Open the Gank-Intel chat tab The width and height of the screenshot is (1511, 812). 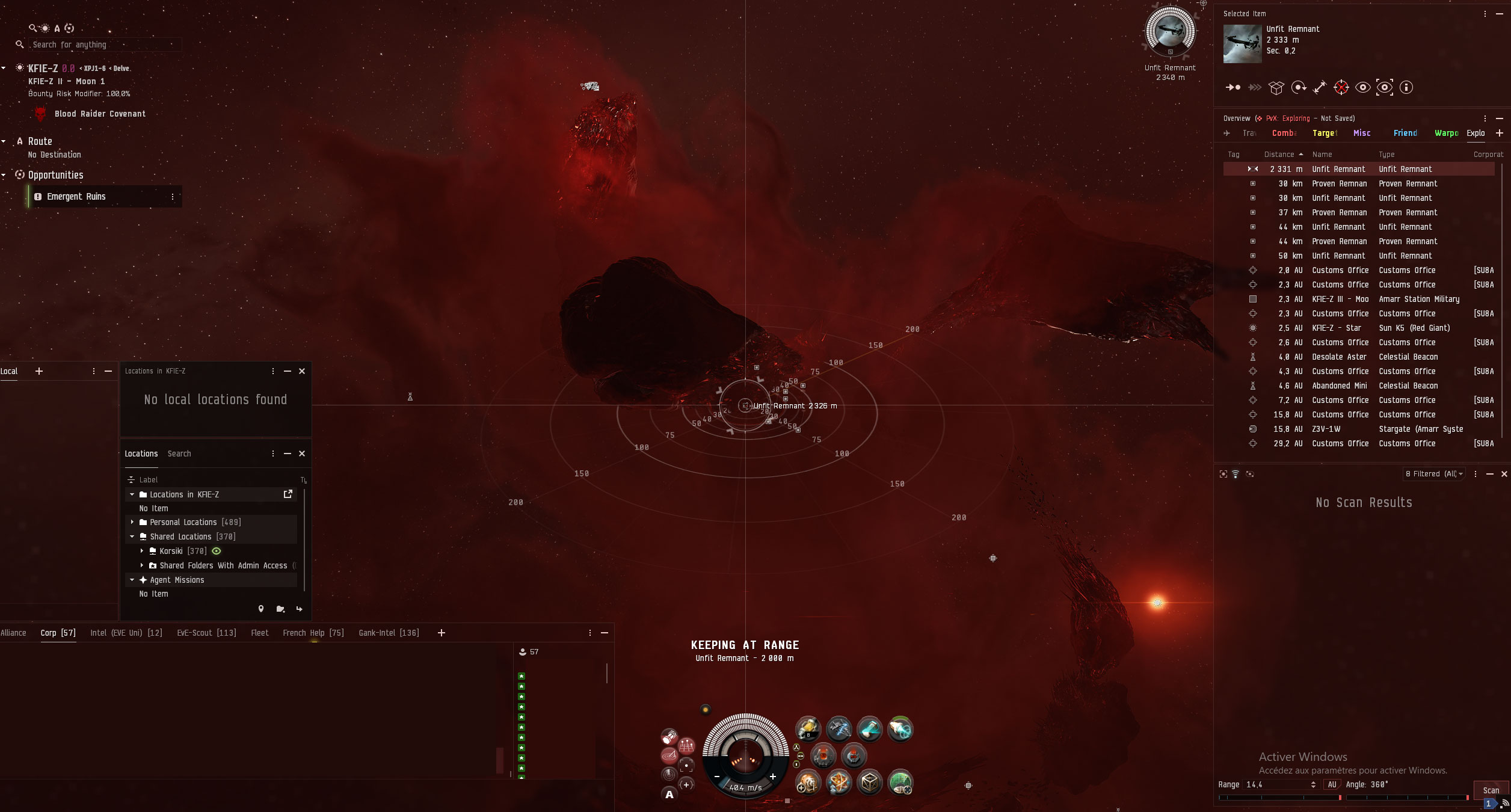point(389,633)
